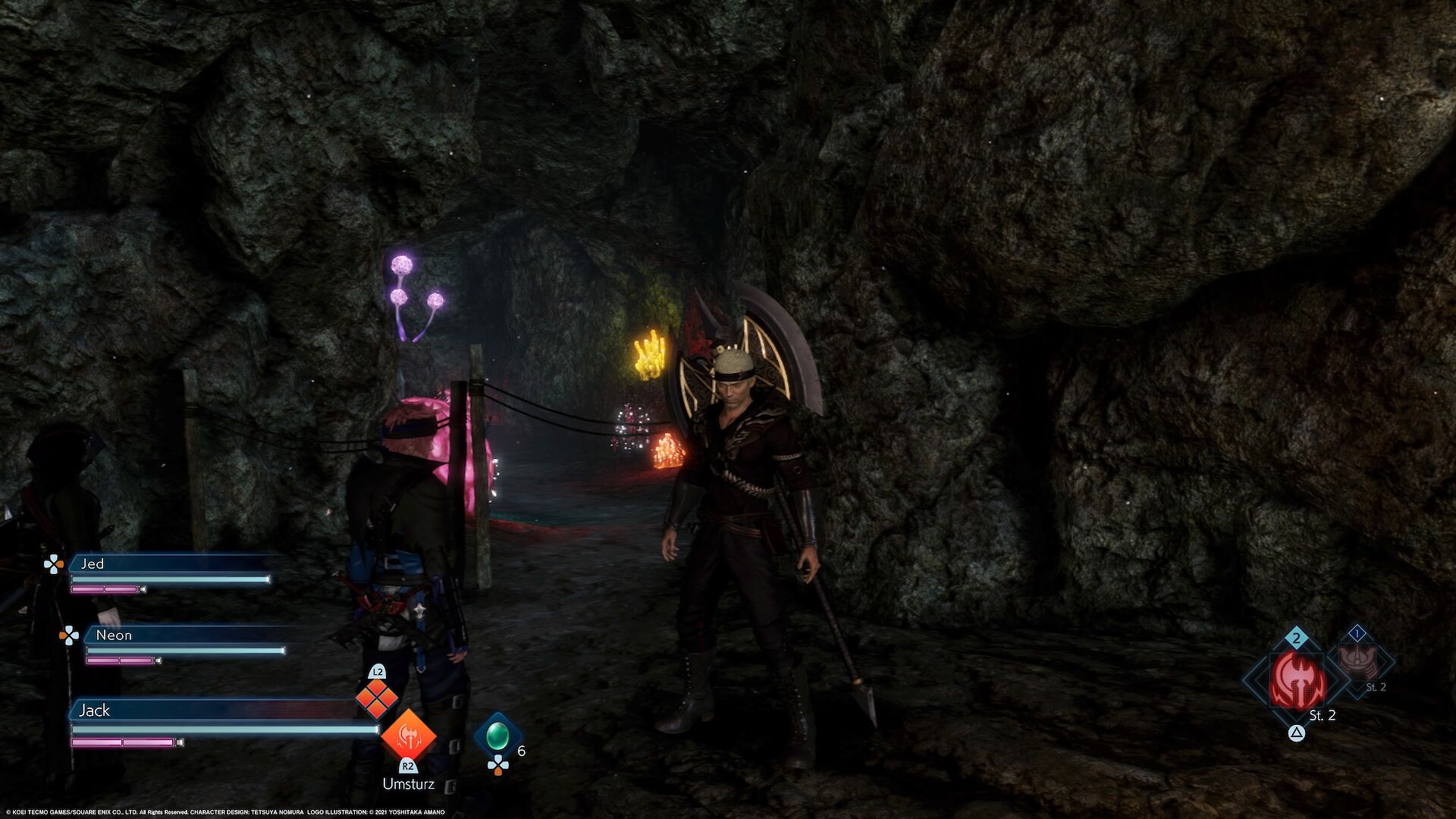Use the green potion orb item

click(497, 735)
